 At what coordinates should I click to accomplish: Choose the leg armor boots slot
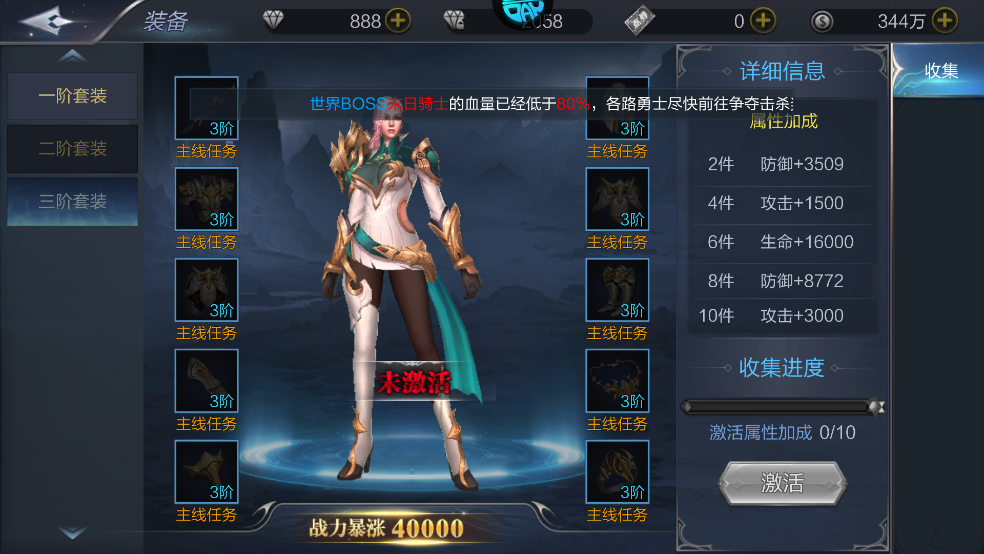pyautogui.click(x=617, y=290)
